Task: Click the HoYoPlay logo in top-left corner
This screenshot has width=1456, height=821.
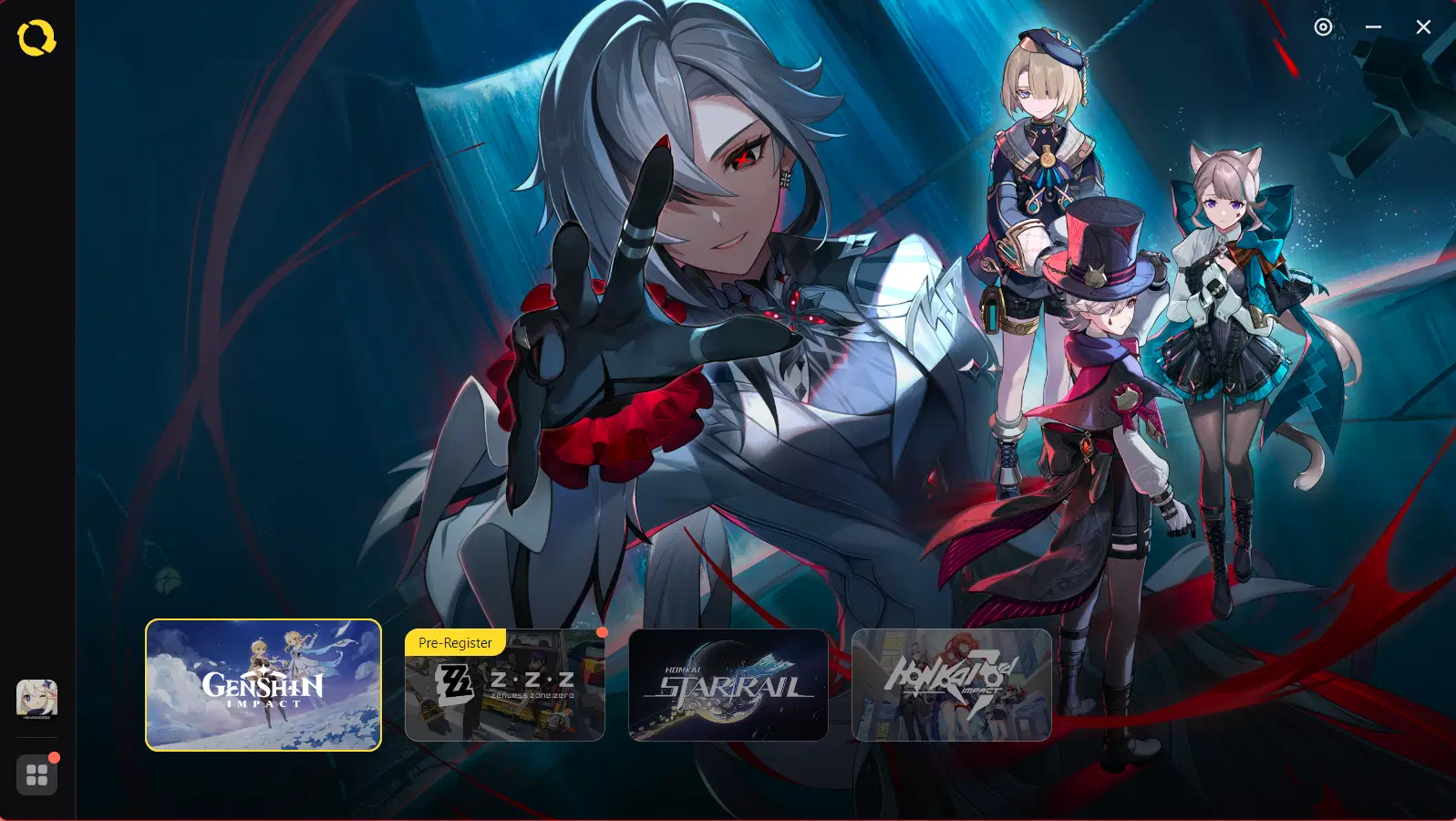Action: pyautogui.click(x=36, y=36)
